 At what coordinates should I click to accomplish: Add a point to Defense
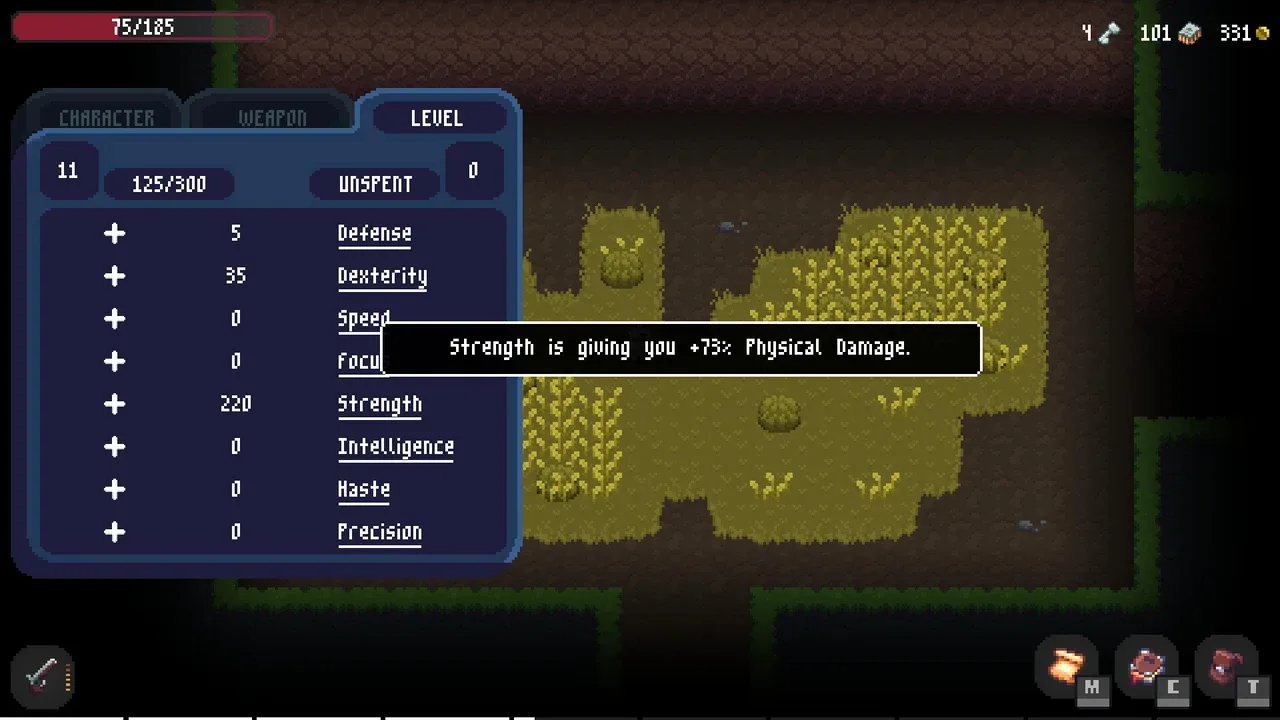(x=115, y=233)
